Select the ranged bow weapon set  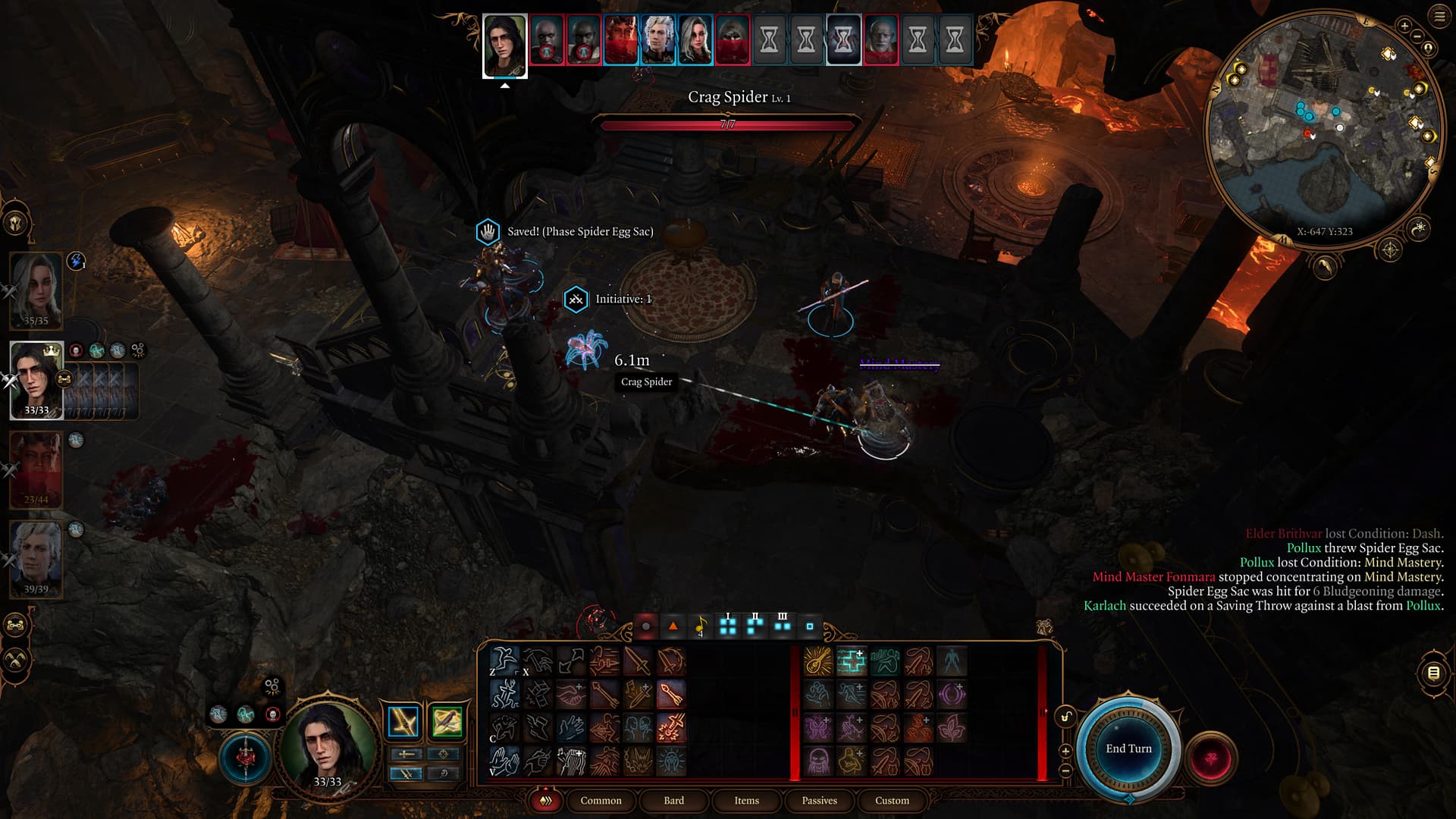(447, 722)
